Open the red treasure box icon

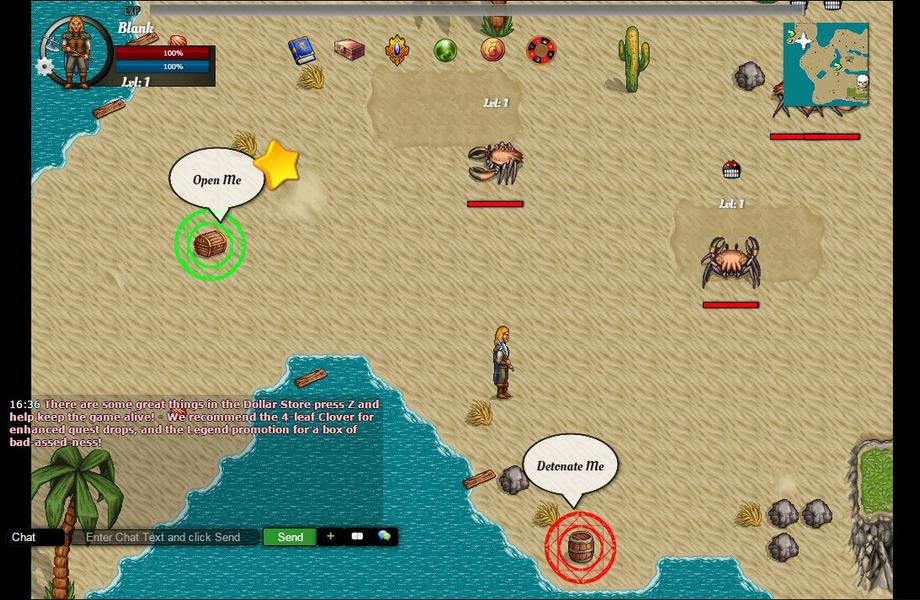pyautogui.click(x=349, y=50)
